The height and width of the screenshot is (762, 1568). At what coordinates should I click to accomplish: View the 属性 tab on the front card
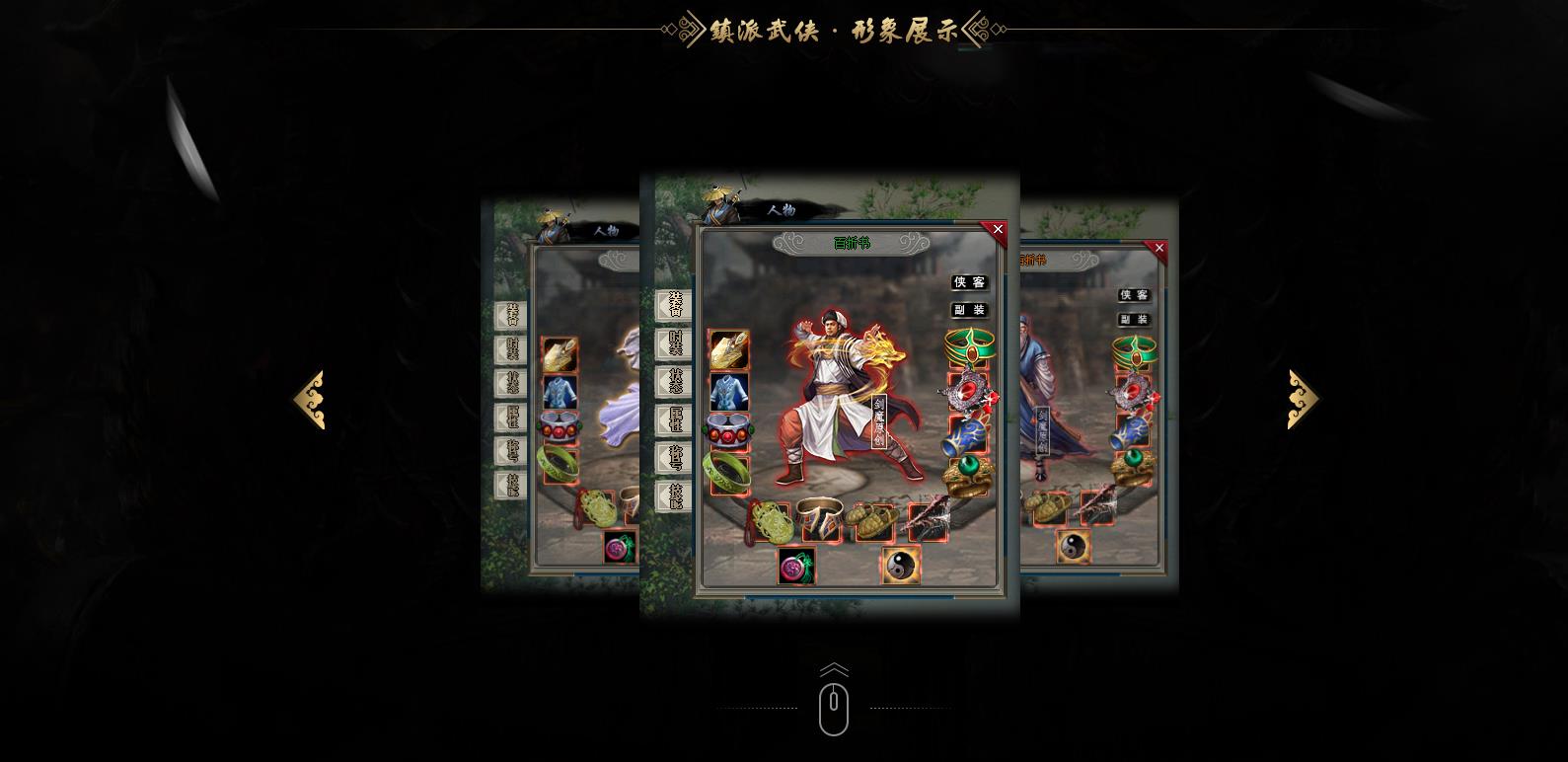point(675,419)
